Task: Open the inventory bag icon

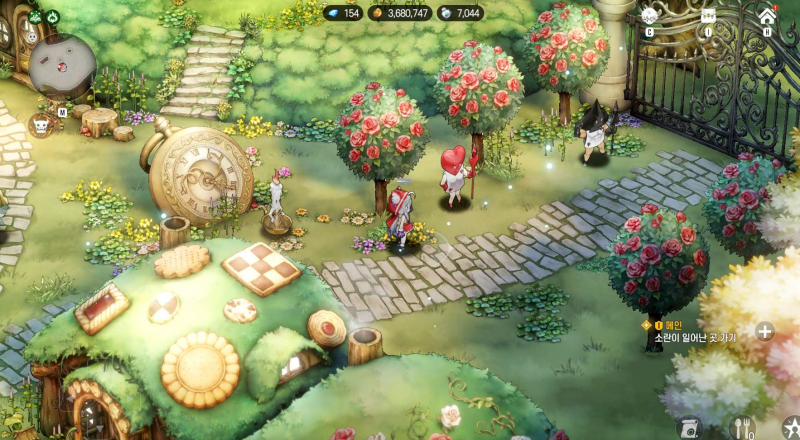Action: (x=709, y=16)
